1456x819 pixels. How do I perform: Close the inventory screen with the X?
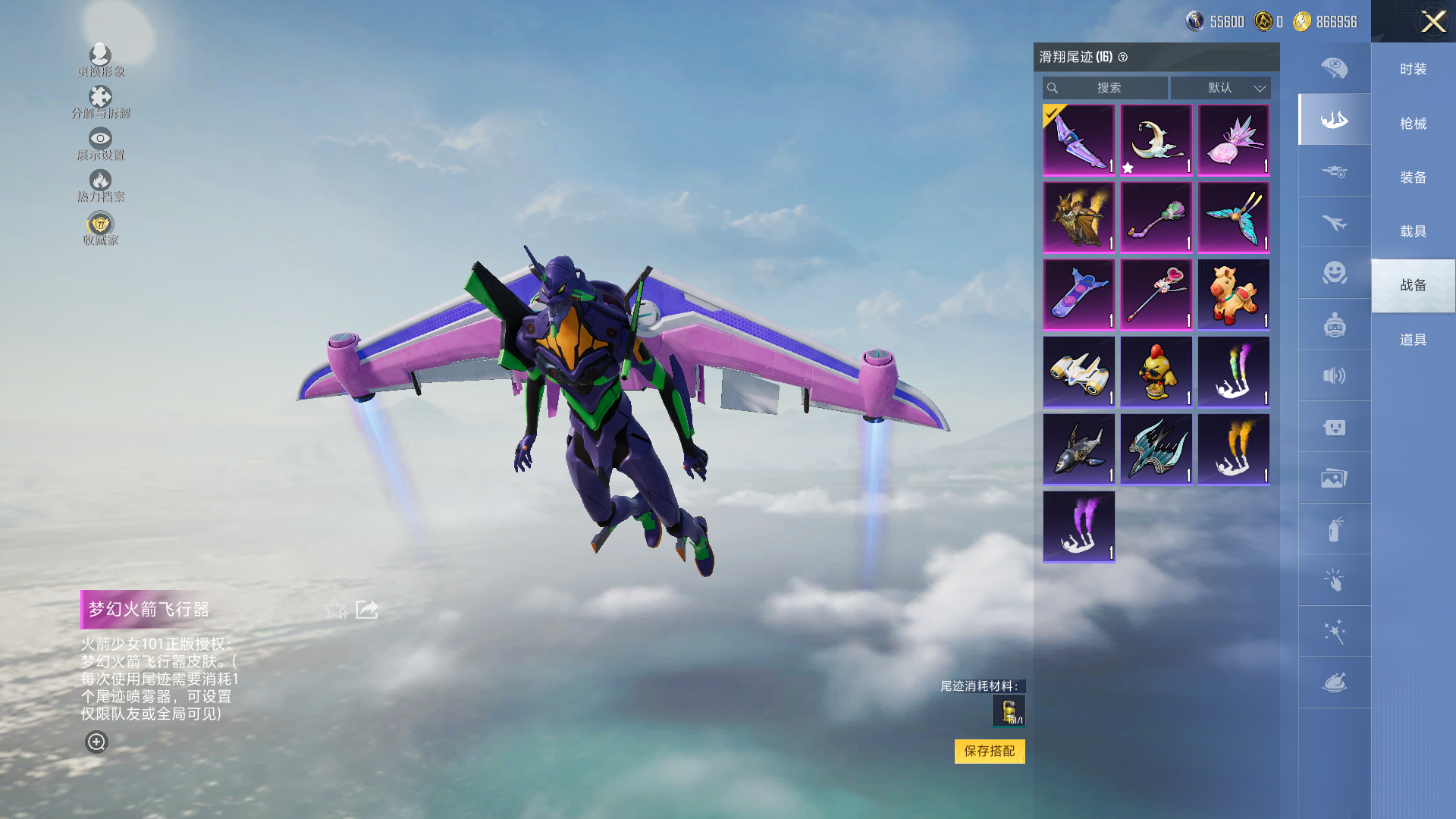coord(1432,21)
